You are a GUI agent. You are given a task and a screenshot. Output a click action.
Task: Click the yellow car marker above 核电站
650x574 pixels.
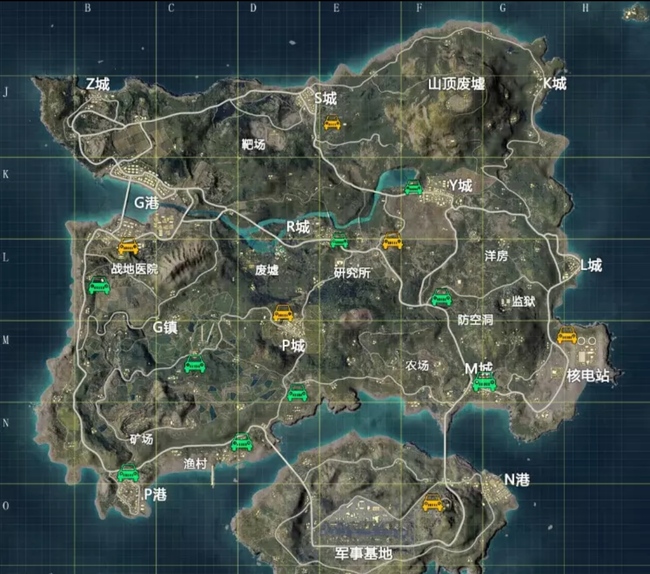(567, 336)
